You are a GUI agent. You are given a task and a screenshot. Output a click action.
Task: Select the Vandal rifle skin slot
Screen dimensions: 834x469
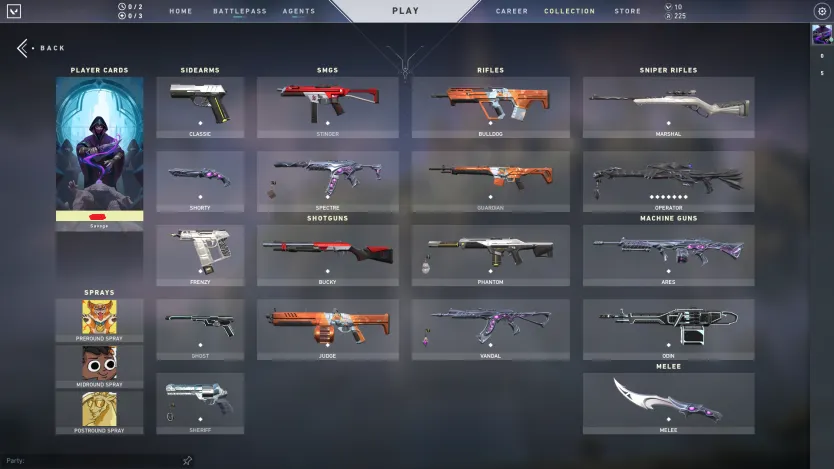pos(490,329)
